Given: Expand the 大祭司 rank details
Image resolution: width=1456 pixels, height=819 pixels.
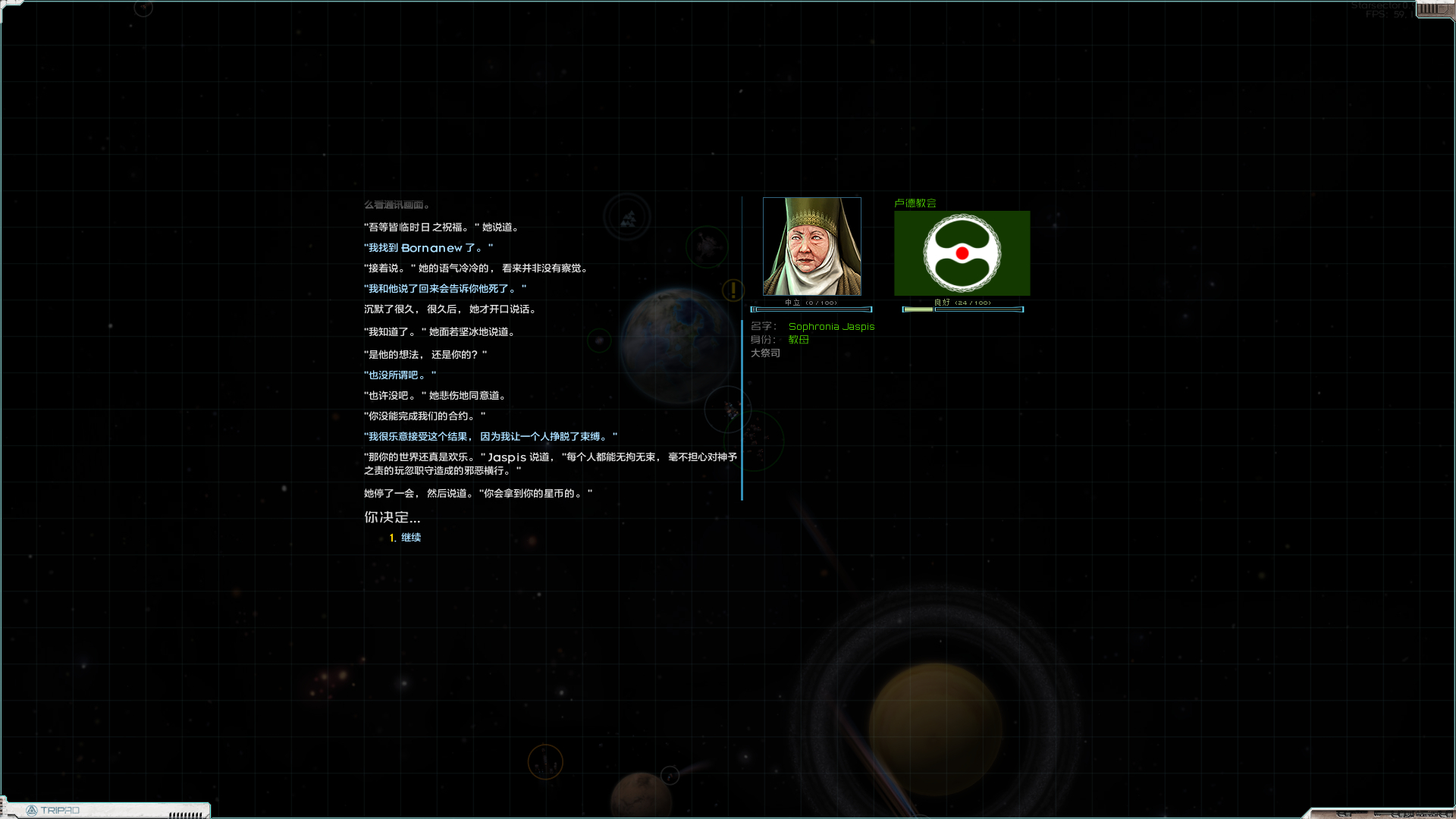Looking at the screenshot, I should [x=766, y=353].
